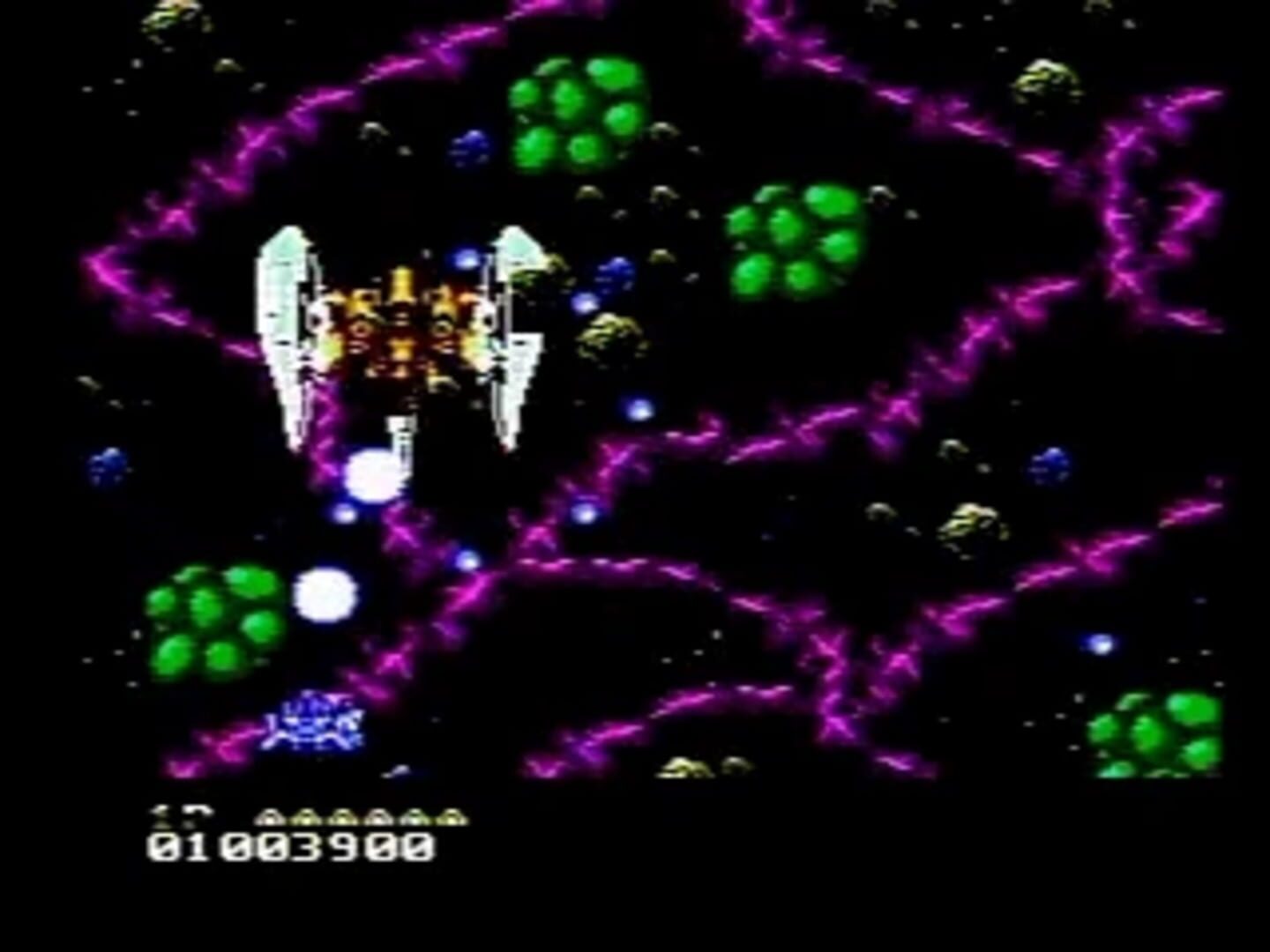Image resolution: width=1270 pixels, height=952 pixels.
Task: Click the last life ship icon
Action: point(448,817)
